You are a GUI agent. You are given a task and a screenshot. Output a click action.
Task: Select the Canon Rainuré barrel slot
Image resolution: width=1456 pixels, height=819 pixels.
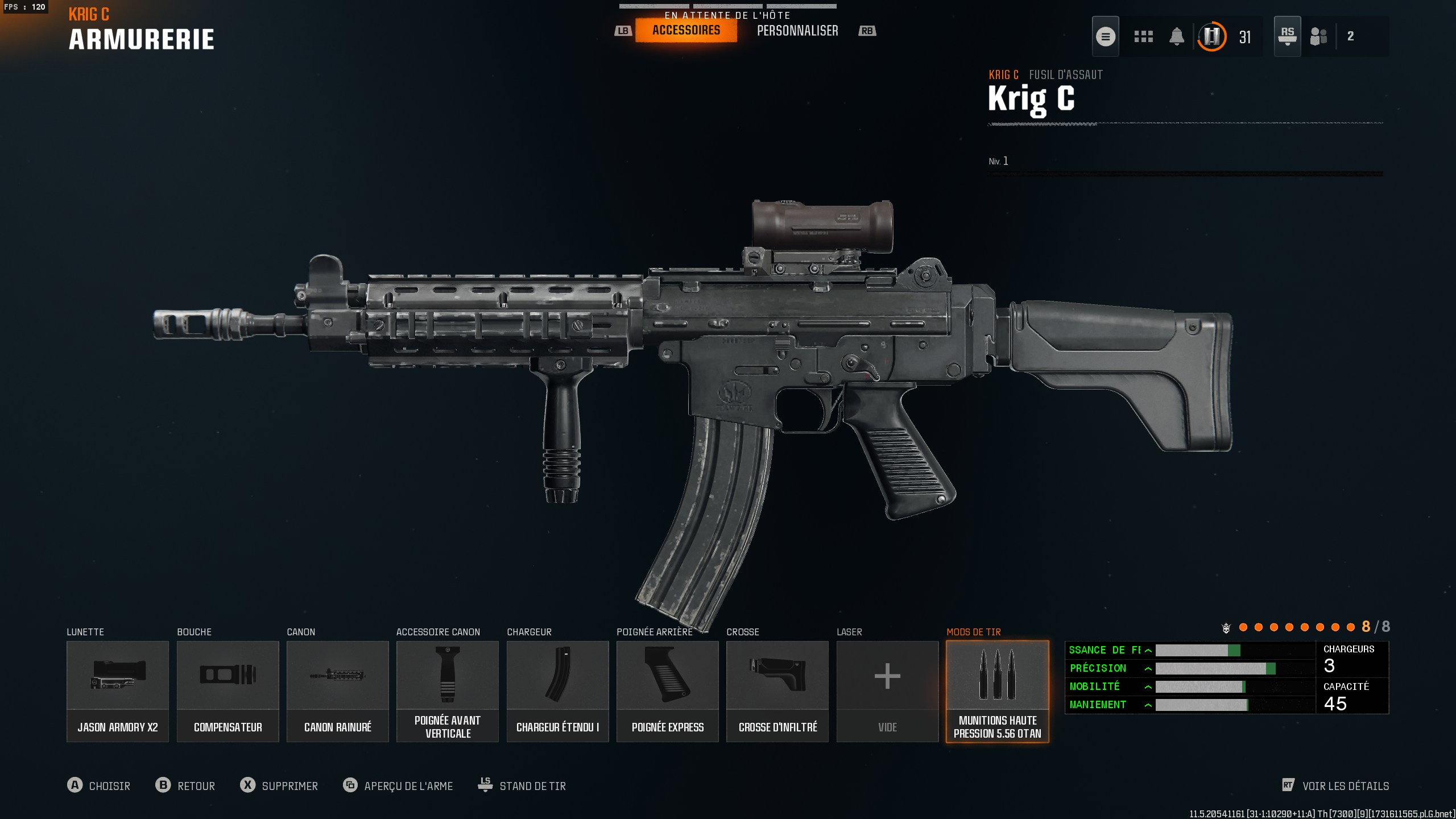tap(337, 691)
